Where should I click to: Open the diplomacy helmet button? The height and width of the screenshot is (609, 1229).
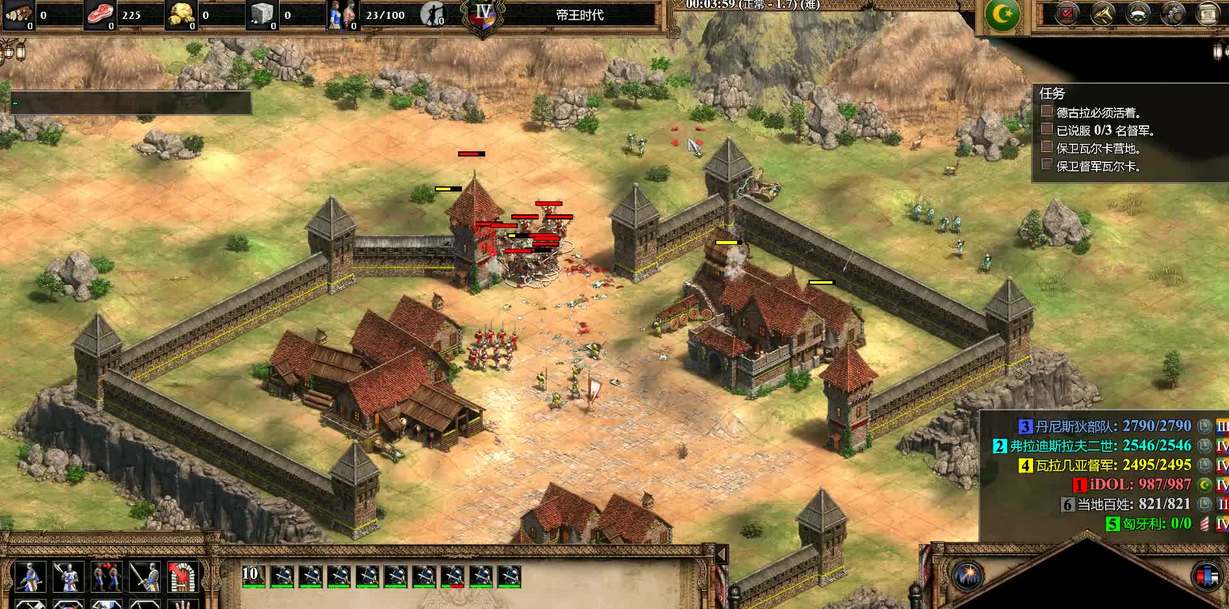(1138, 14)
